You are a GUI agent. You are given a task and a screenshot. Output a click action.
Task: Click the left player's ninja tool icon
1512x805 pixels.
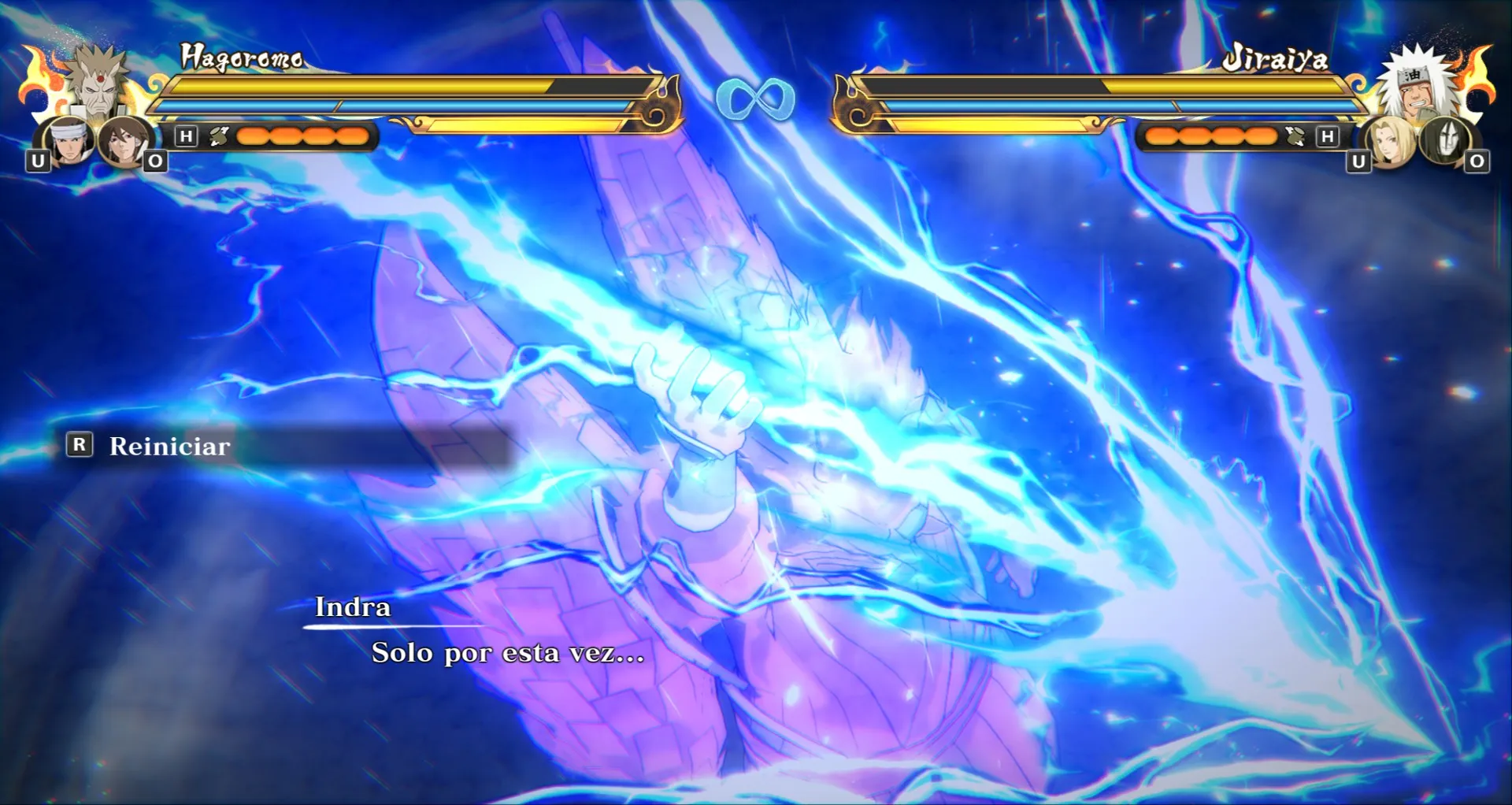point(219,136)
